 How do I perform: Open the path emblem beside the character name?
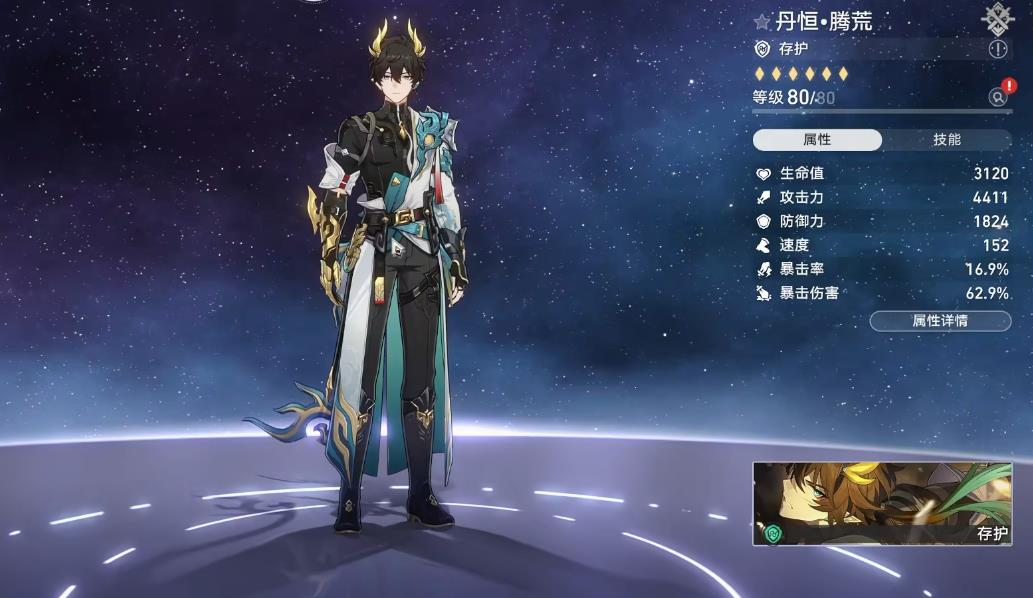click(997, 17)
